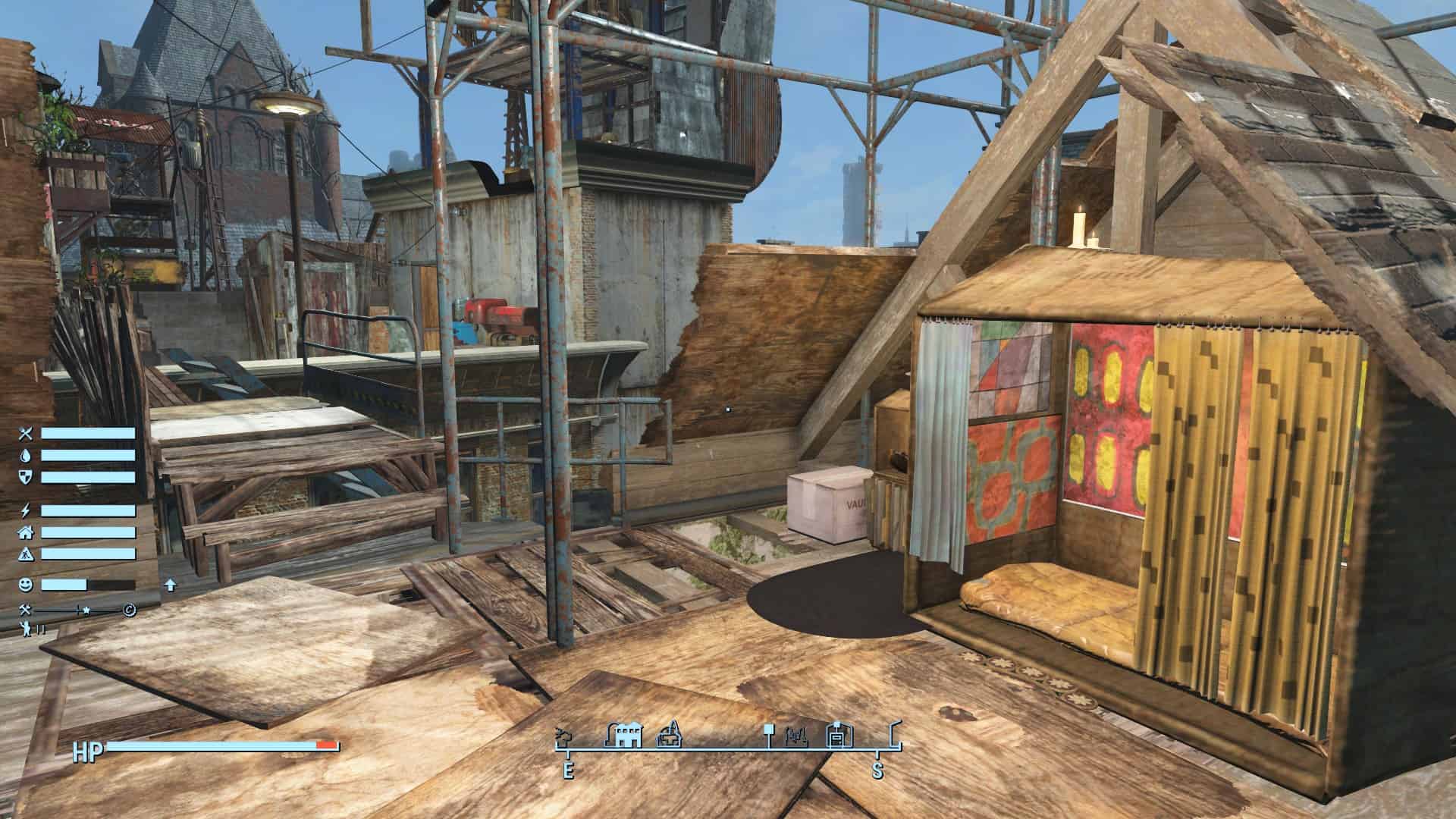
Task: Select the power lightning bolt icon
Action: click(x=27, y=511)
